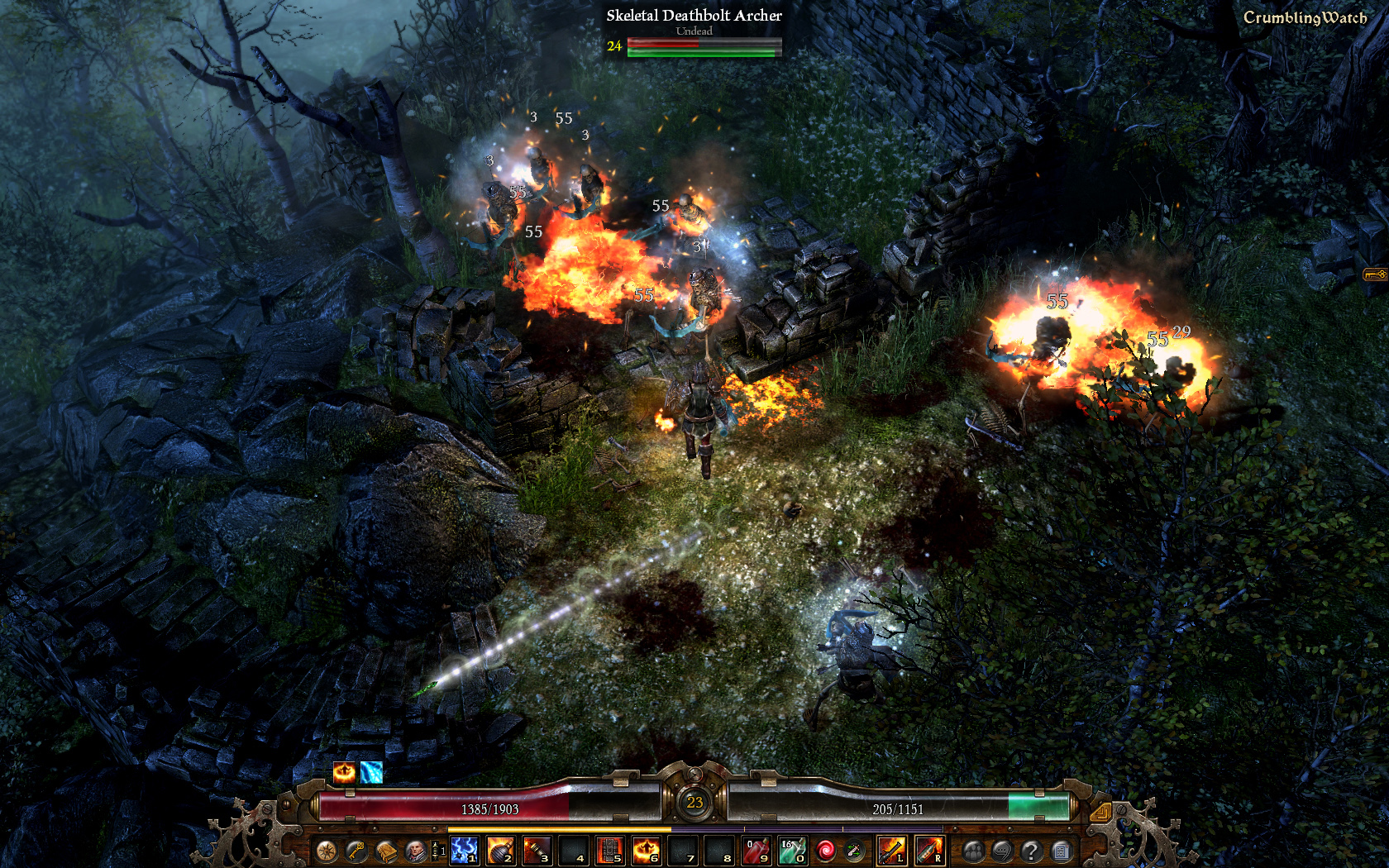Open the character portrait window
This screenshot has height=868, width=1389.
(x=416, y=851)
